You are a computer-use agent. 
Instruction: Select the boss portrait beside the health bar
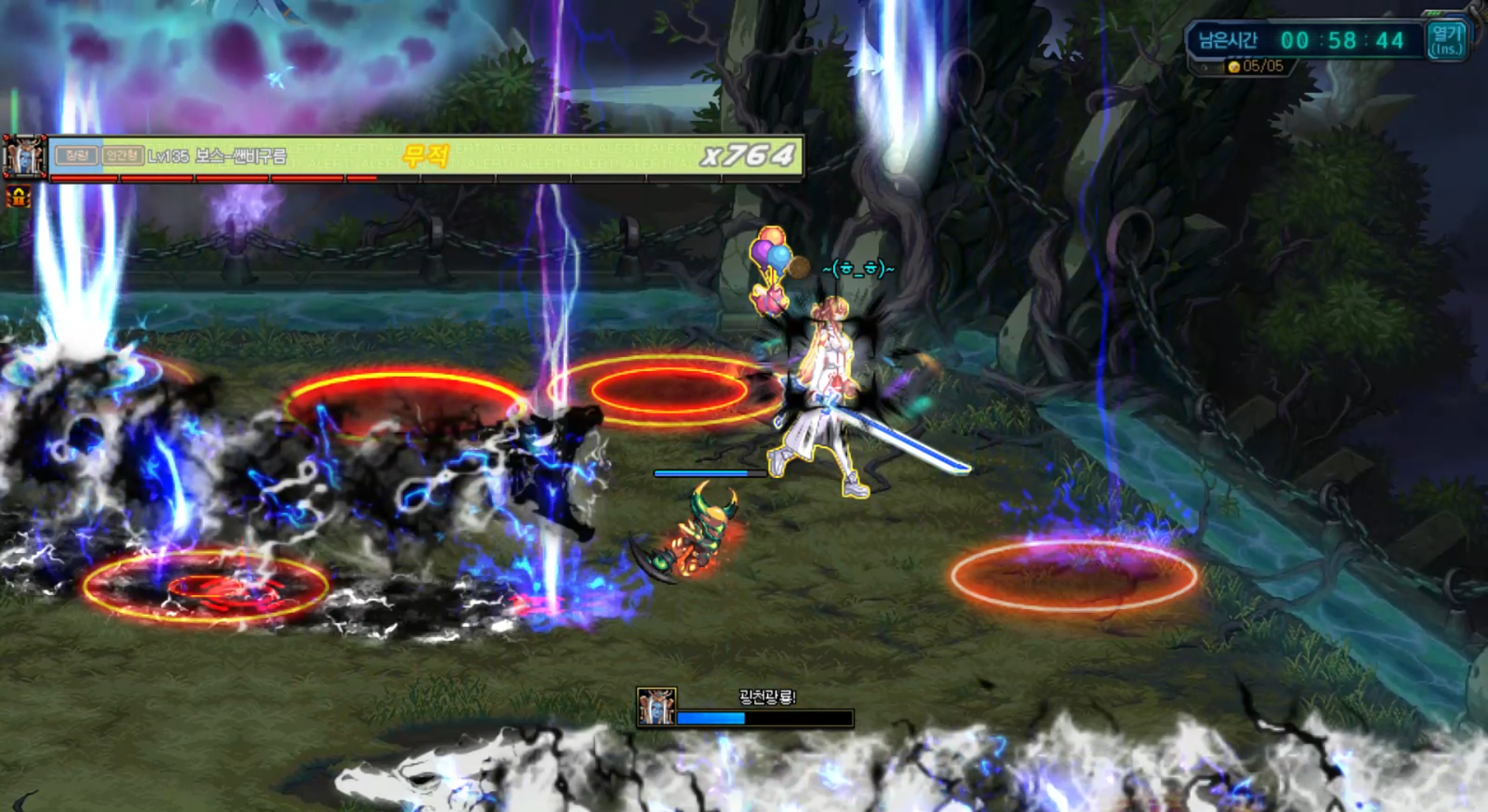24,157
